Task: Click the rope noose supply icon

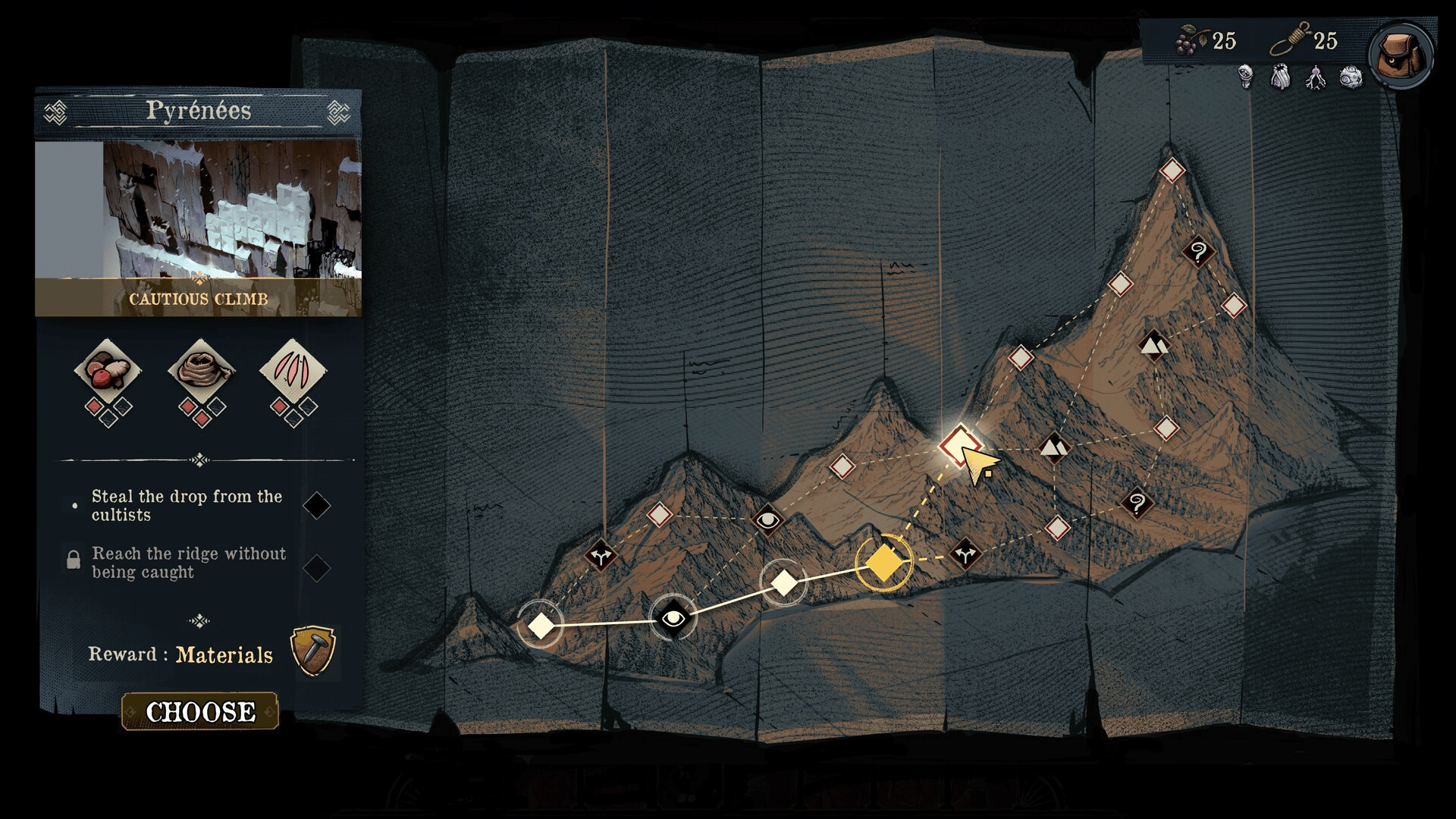Action: point(1291,39)
